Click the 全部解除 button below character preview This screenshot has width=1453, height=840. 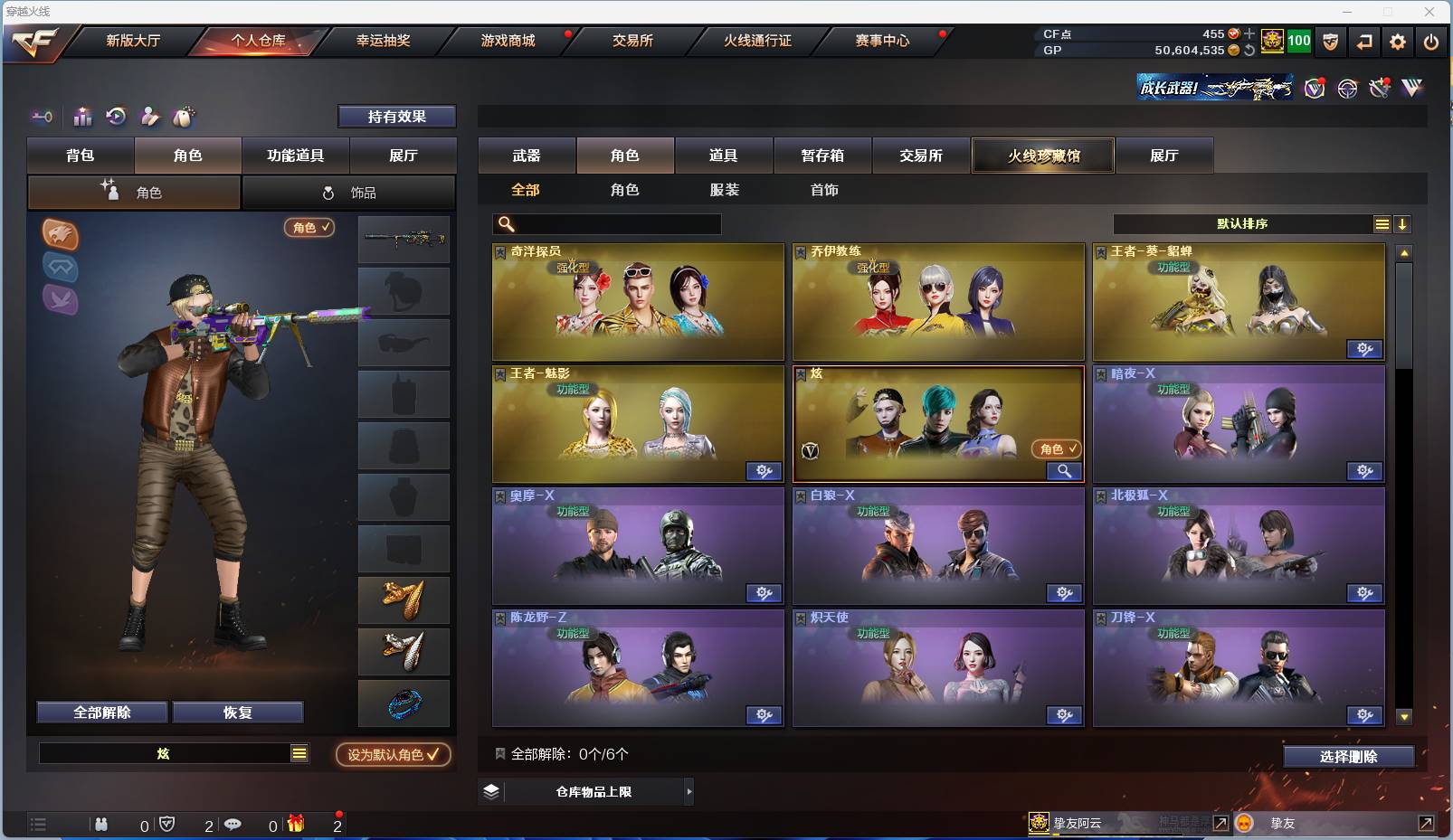[x=101, y=712]
